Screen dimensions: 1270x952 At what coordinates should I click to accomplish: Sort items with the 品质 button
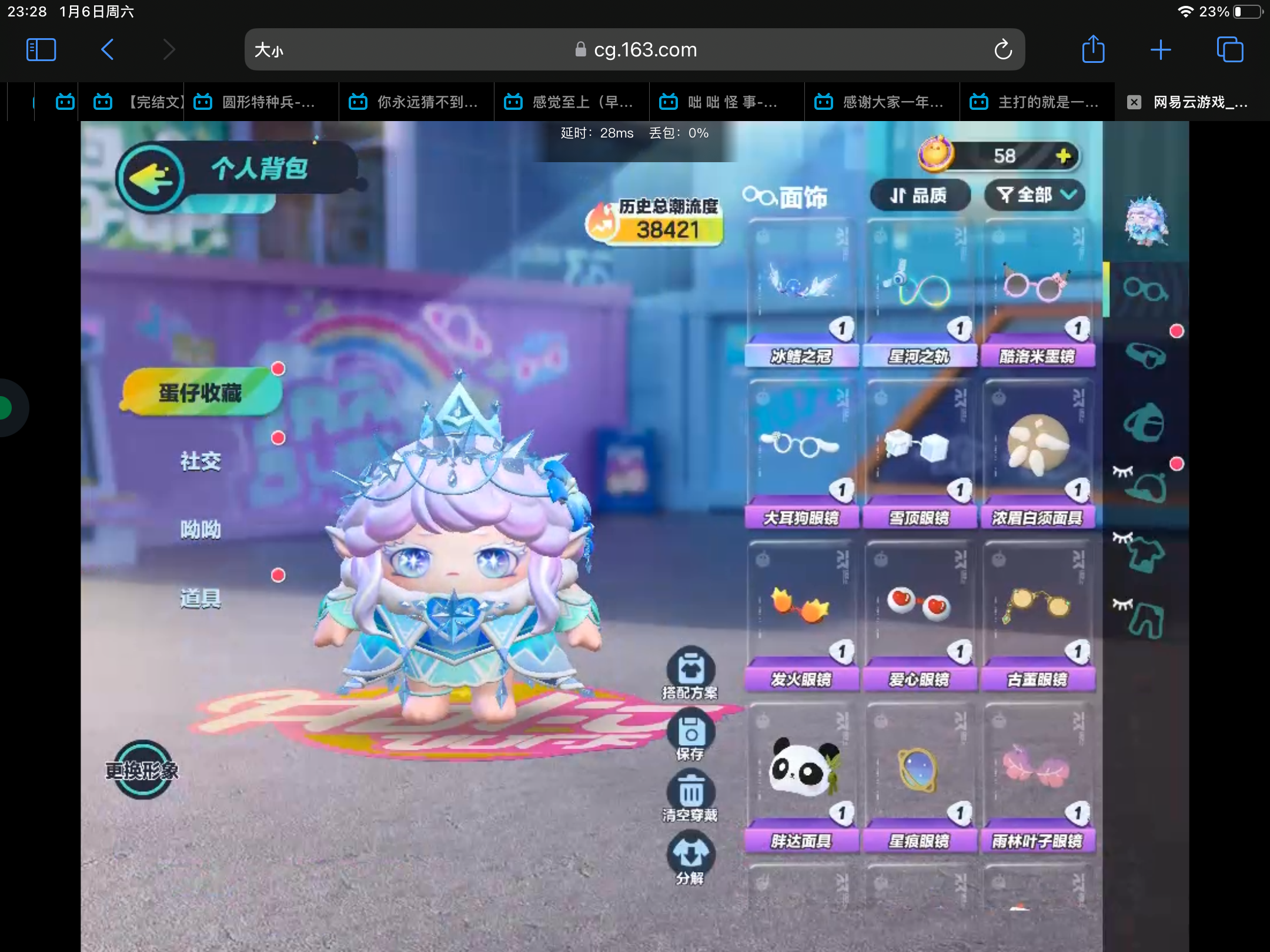pos(919,195)
